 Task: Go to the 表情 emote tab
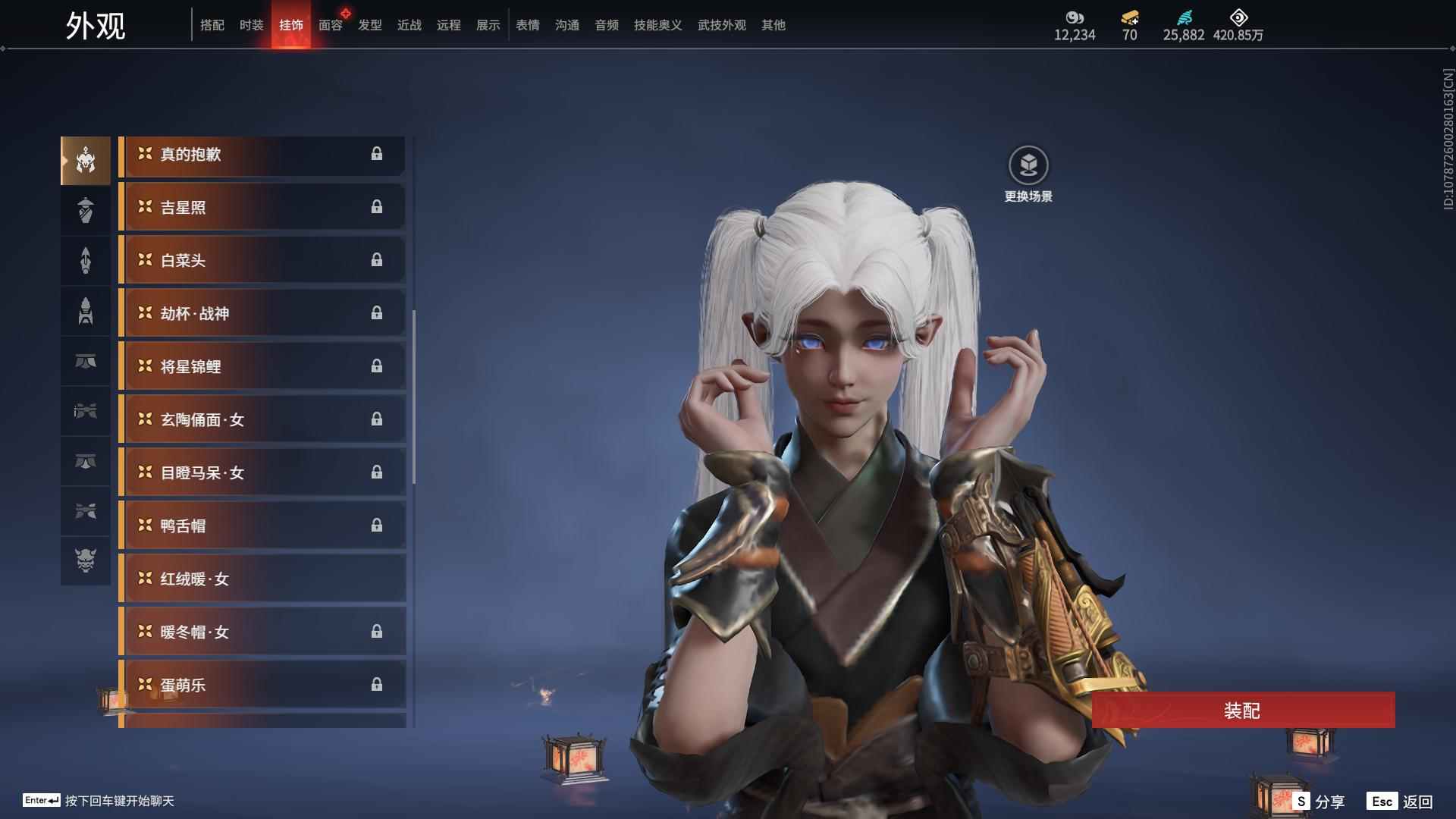pyautogui.click(x=527, y=25)
